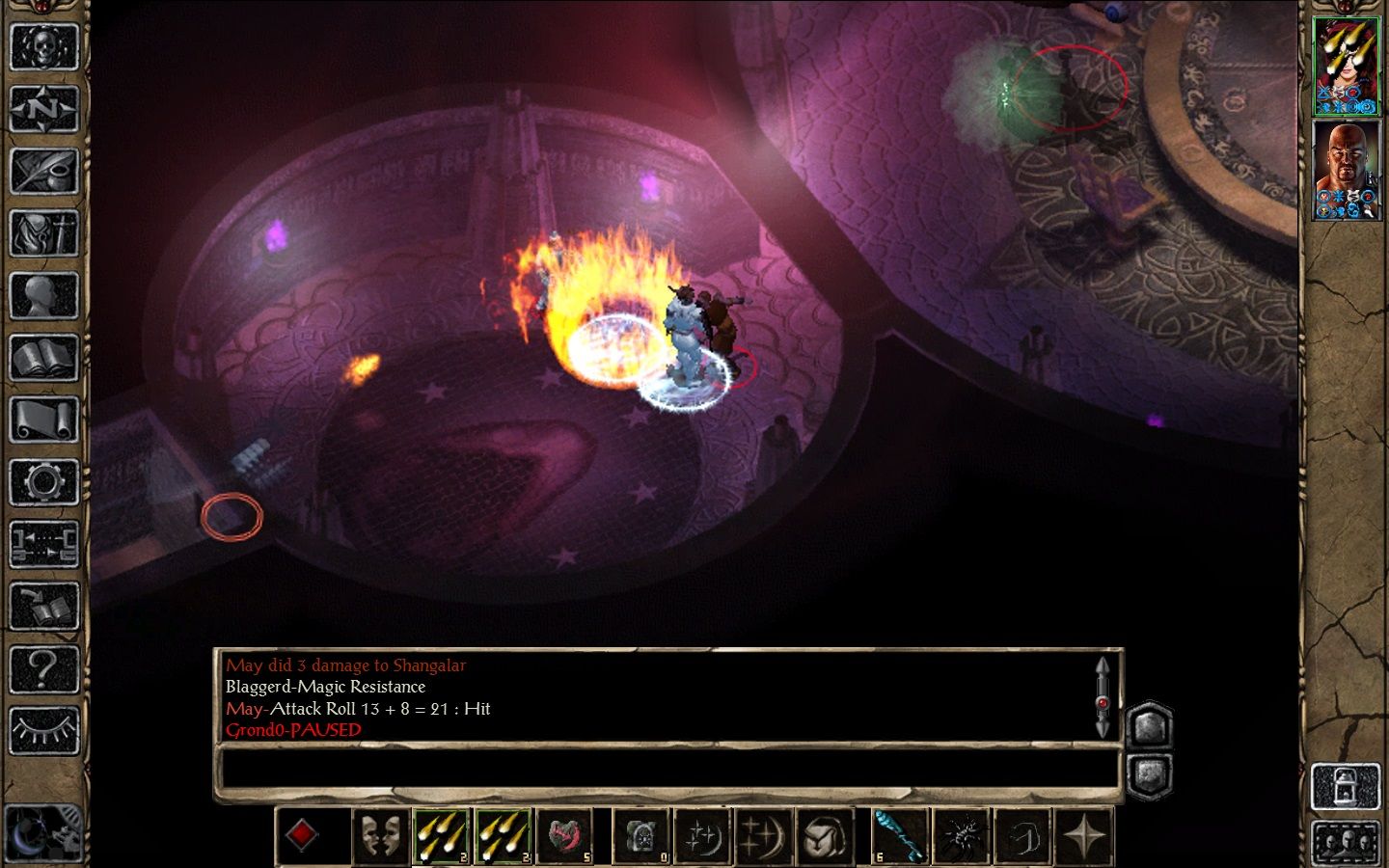Open special abilities with the star button
Image resolution: width=1389 pixels, height=868 pixels.
(1085, 835)
